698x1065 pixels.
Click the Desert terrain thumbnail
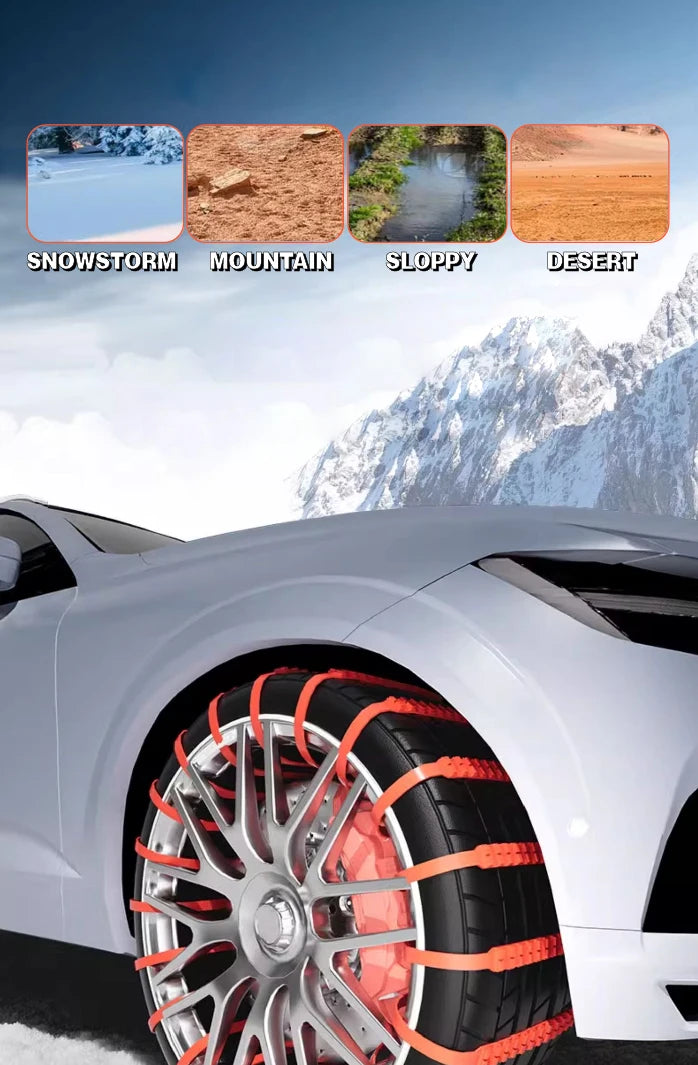pyautogui.click(x=589, y=183)
